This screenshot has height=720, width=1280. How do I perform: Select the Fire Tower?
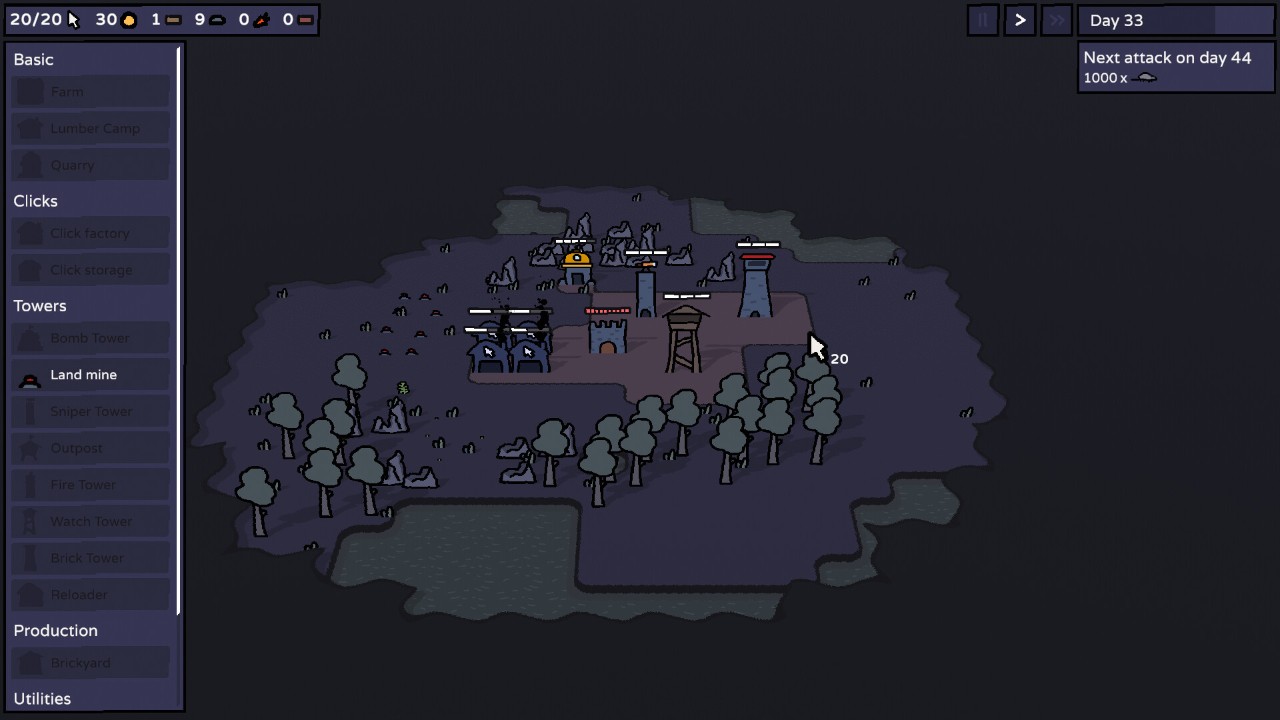(x=90, y=485)
